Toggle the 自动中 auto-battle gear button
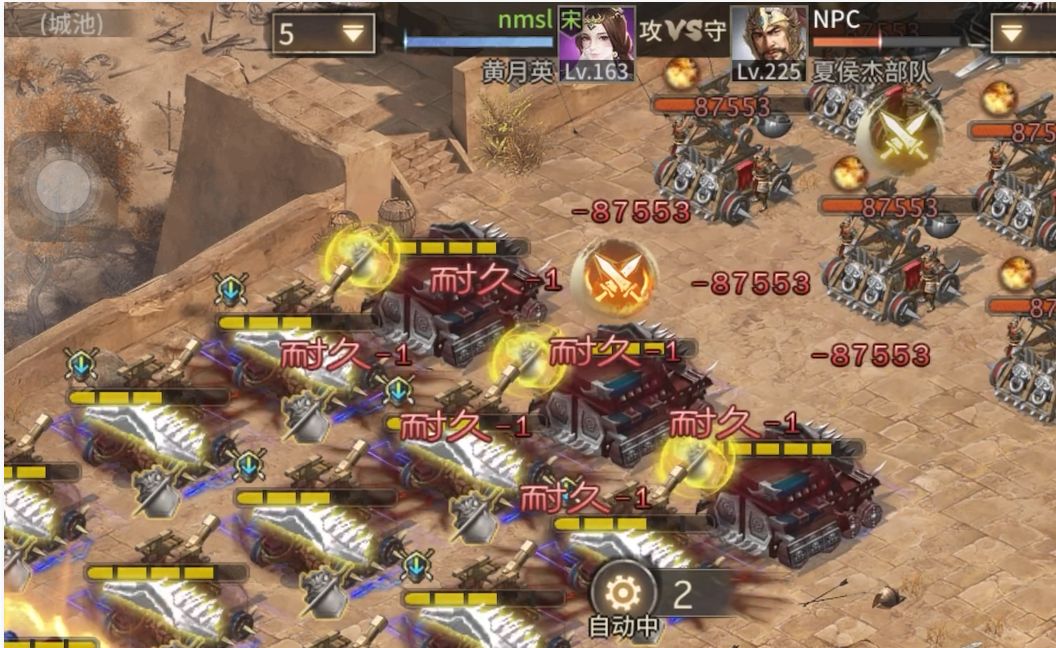The width and height of the screenshot is (1056, 648). coord(623,594)
